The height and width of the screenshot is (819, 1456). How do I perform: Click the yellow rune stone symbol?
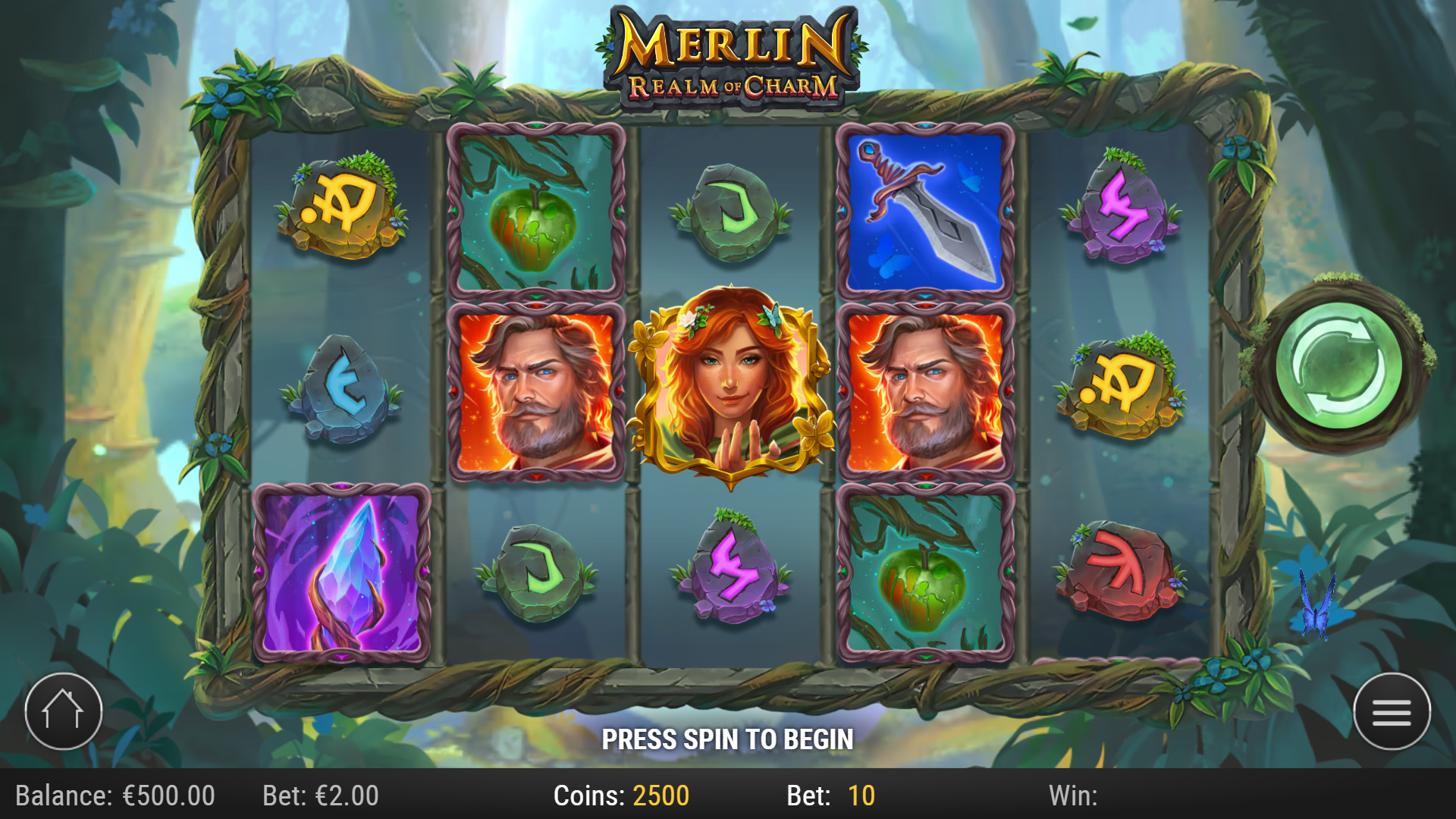coord(341,206)
